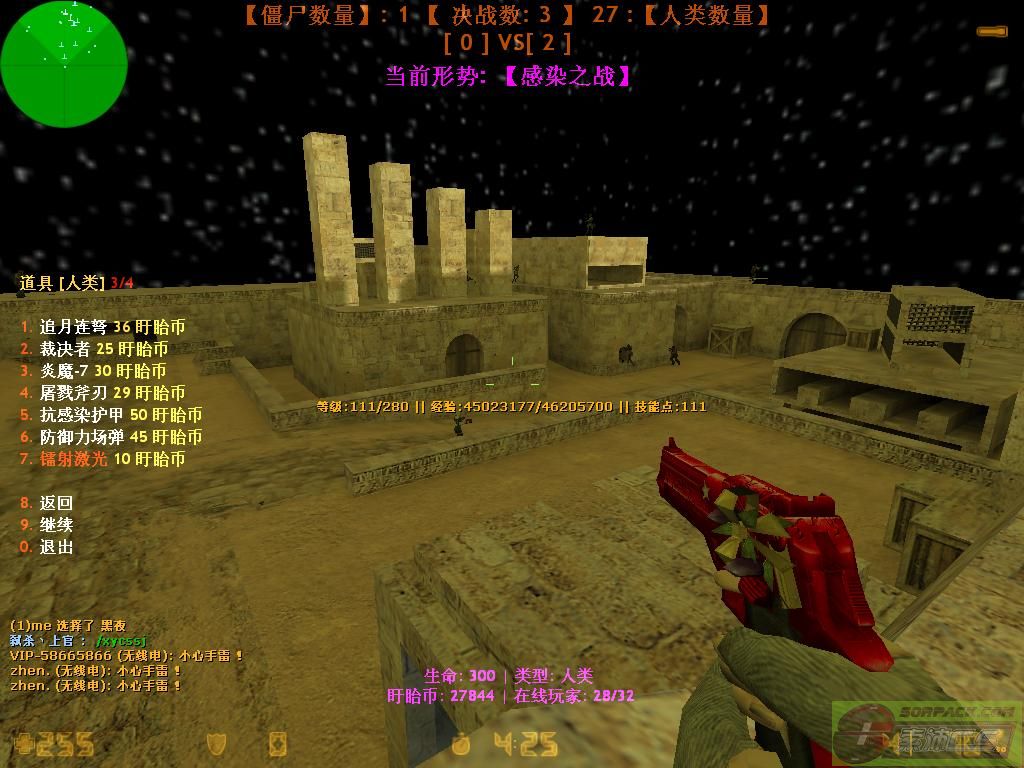
Task: Select 防御力场弹 for 45 coins
Action: (x=112, y=437)
